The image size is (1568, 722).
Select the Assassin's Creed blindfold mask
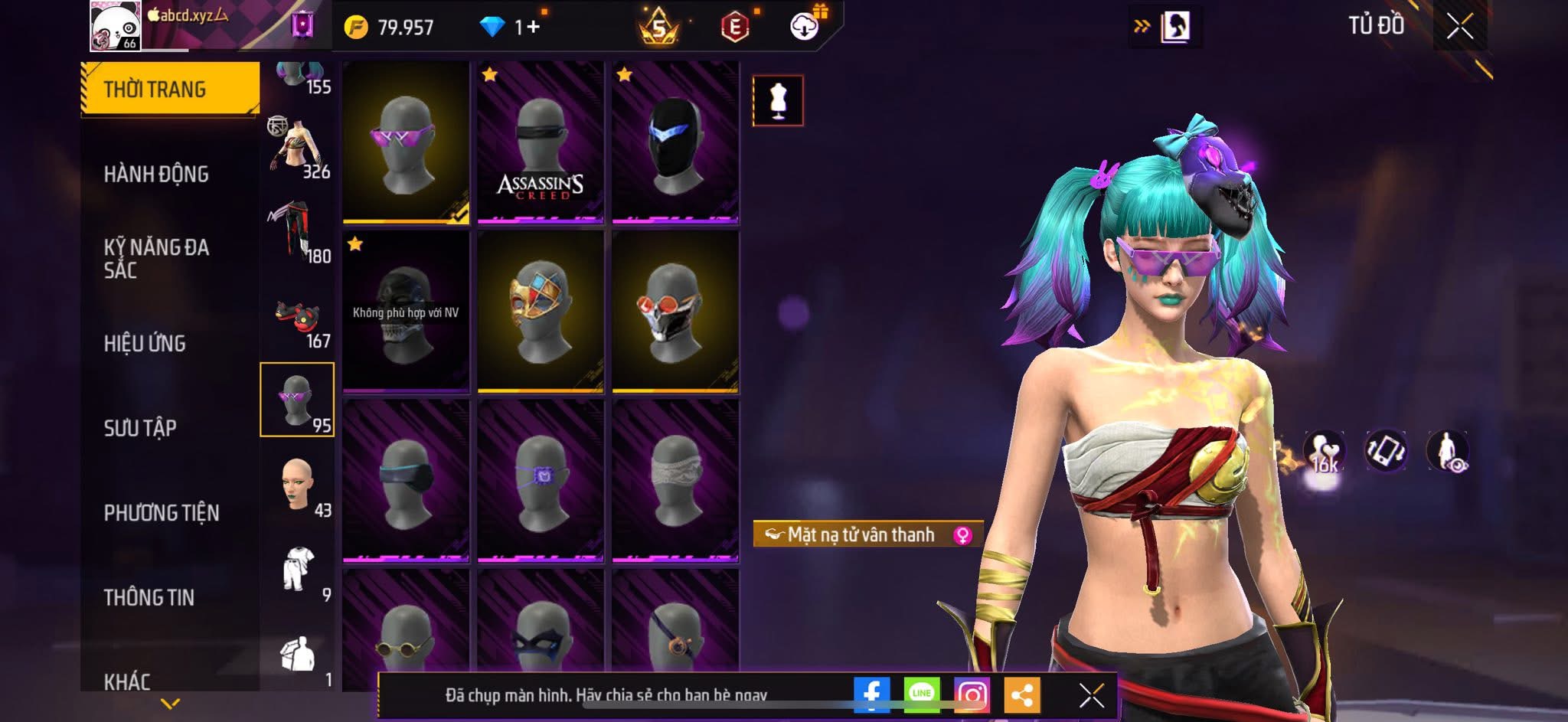tap(541, 143)
